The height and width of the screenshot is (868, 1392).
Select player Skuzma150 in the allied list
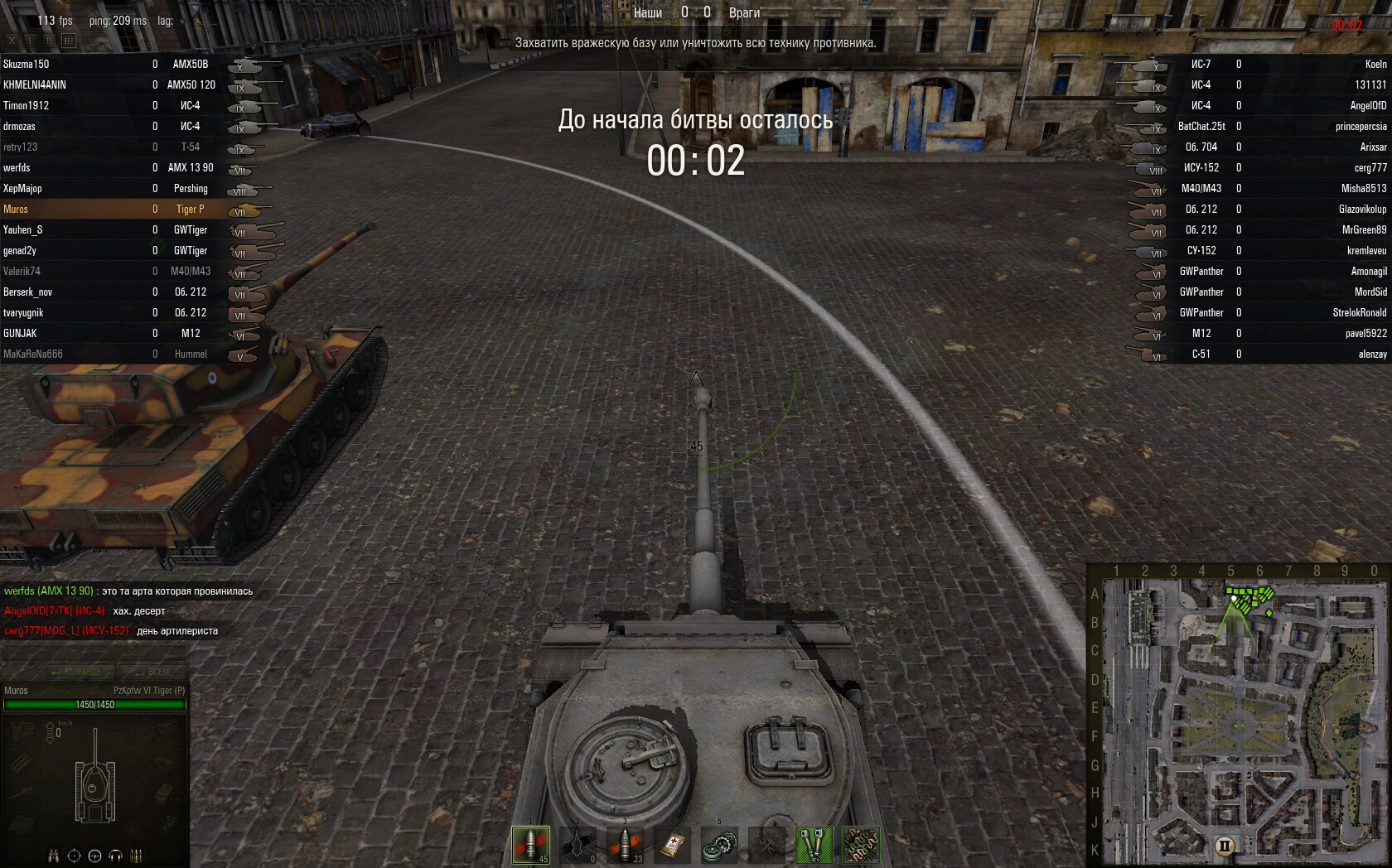pyautogui.click(x=27, y=64)
